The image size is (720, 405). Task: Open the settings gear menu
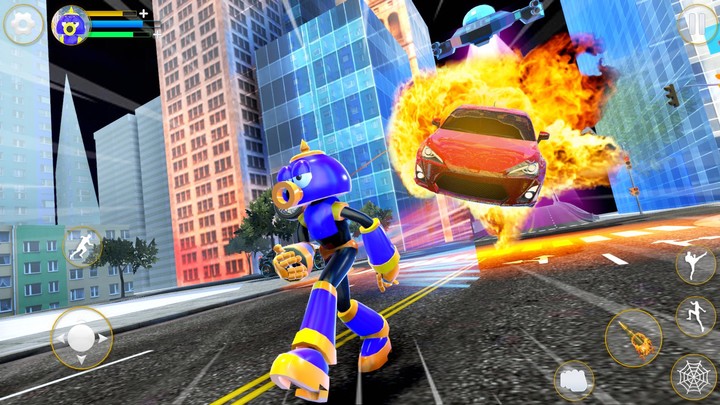pyautogui.click(x=23, y=24)
